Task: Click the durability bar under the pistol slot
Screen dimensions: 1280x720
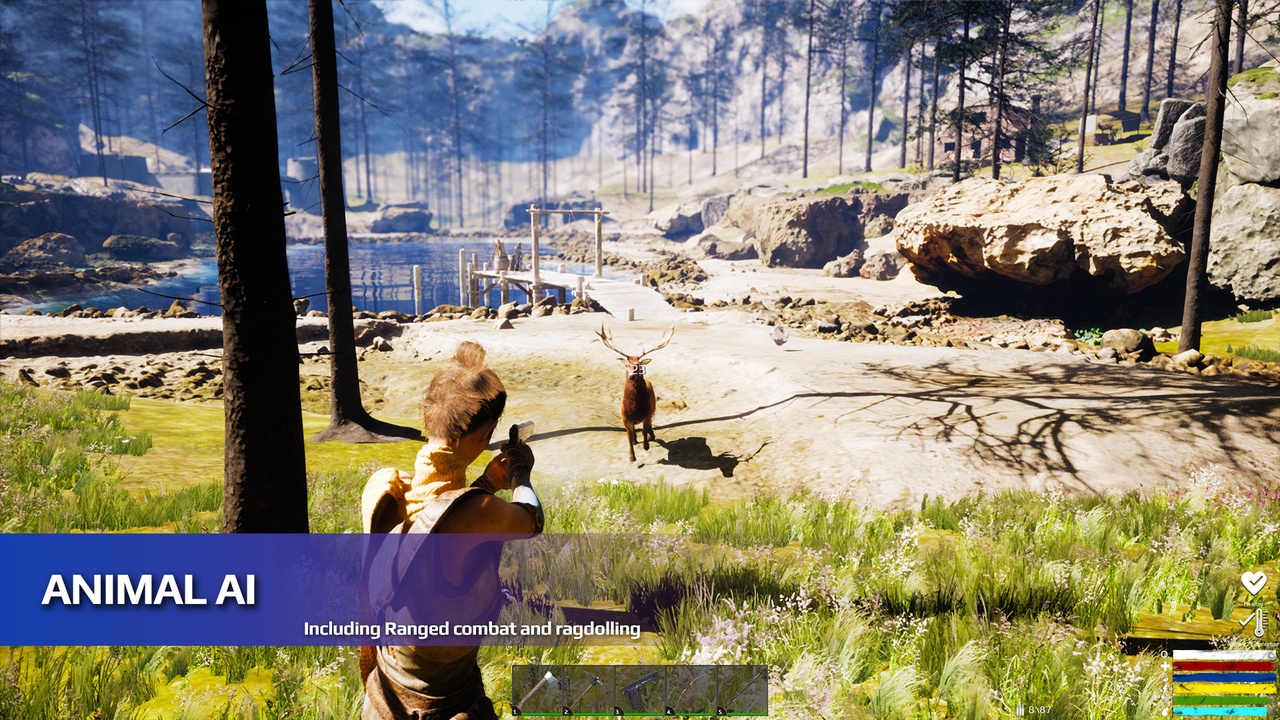Action: pos(638,714)
